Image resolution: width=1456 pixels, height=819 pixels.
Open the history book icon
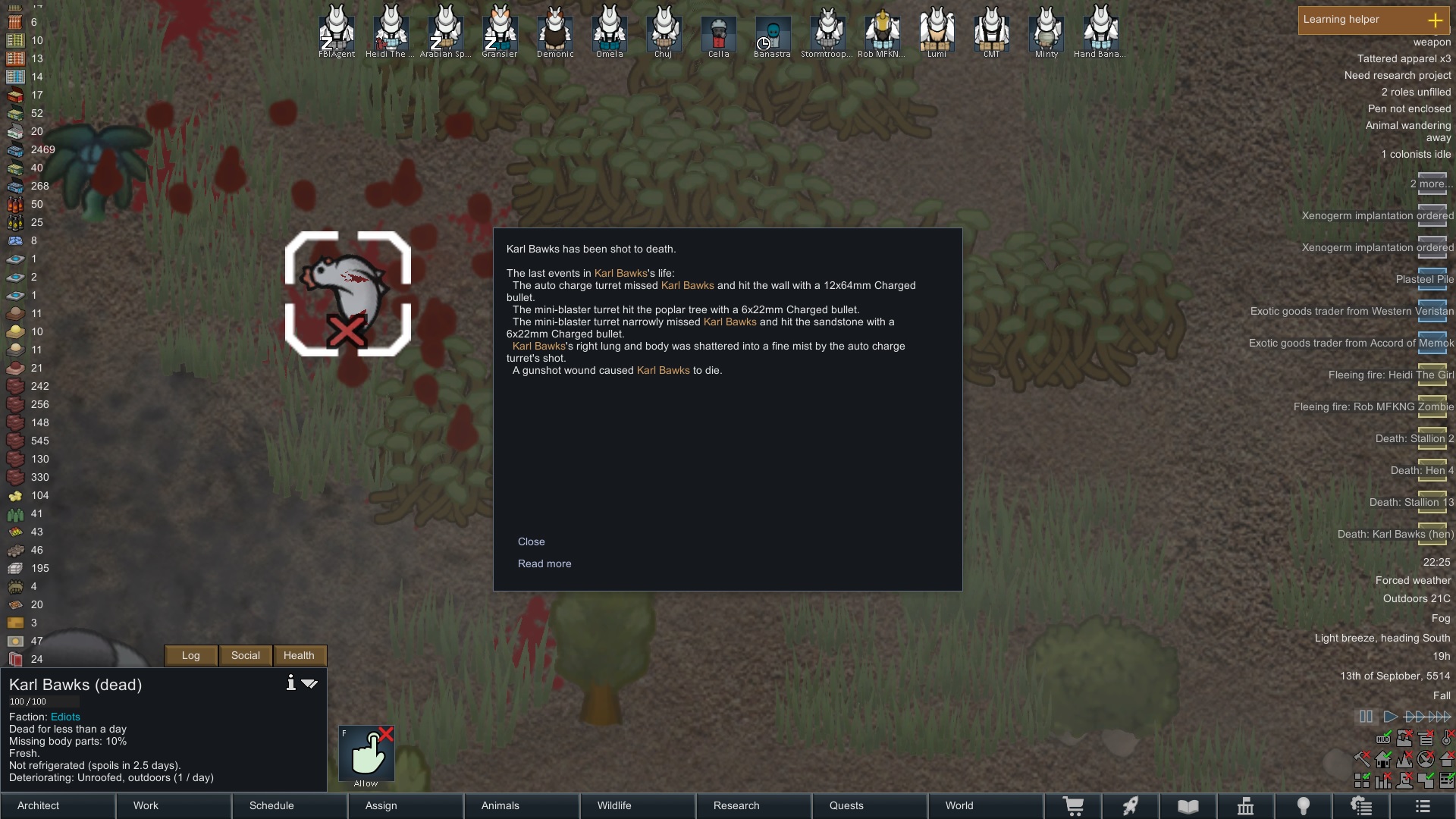(1188, 806)
